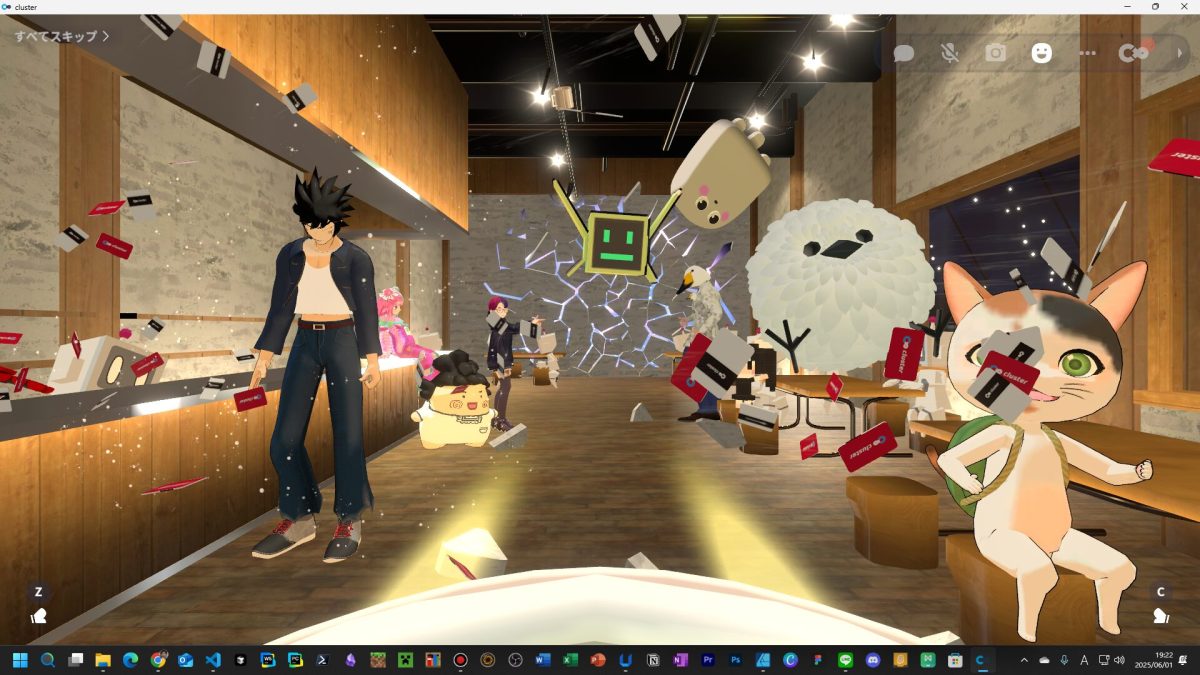Screen dimensions: 1200x675
Task: Close the cluster window
Action: click(x=1183, y=6)
